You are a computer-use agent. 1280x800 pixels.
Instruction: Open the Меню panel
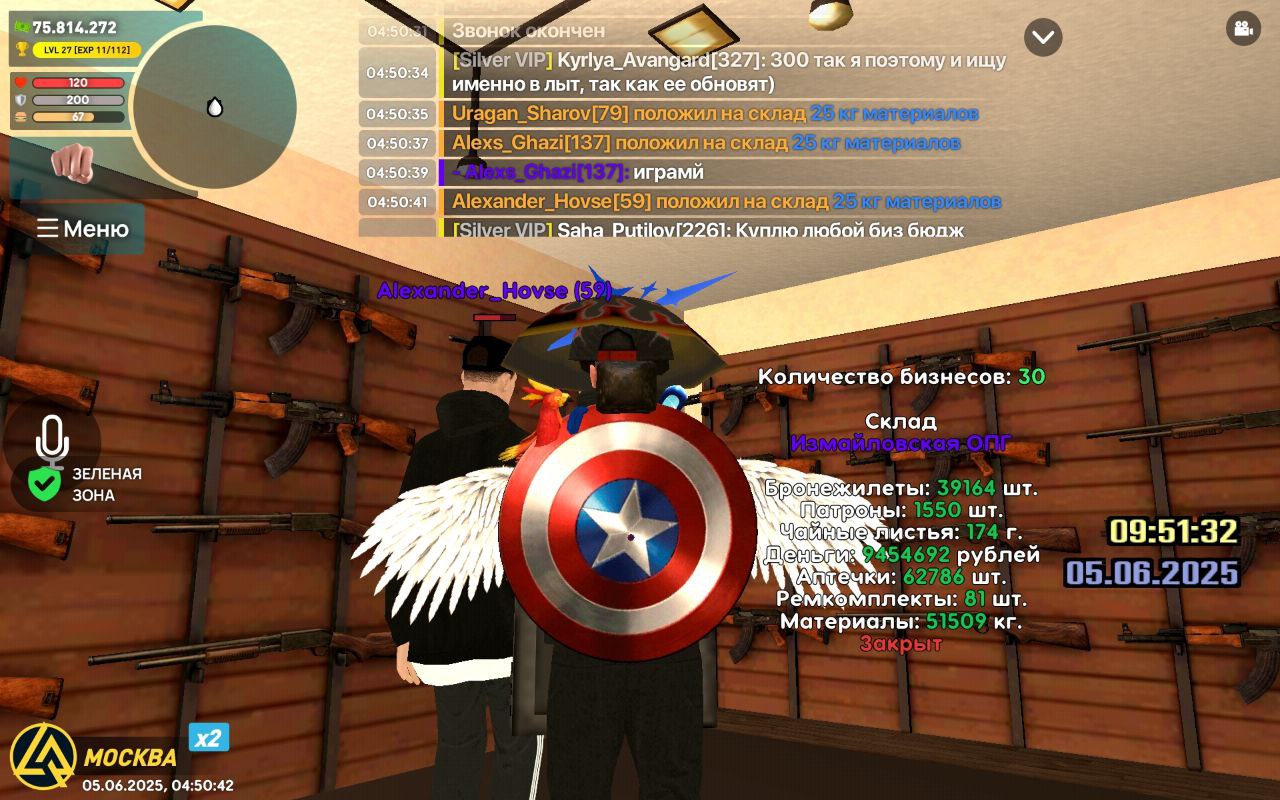(83, 228)
